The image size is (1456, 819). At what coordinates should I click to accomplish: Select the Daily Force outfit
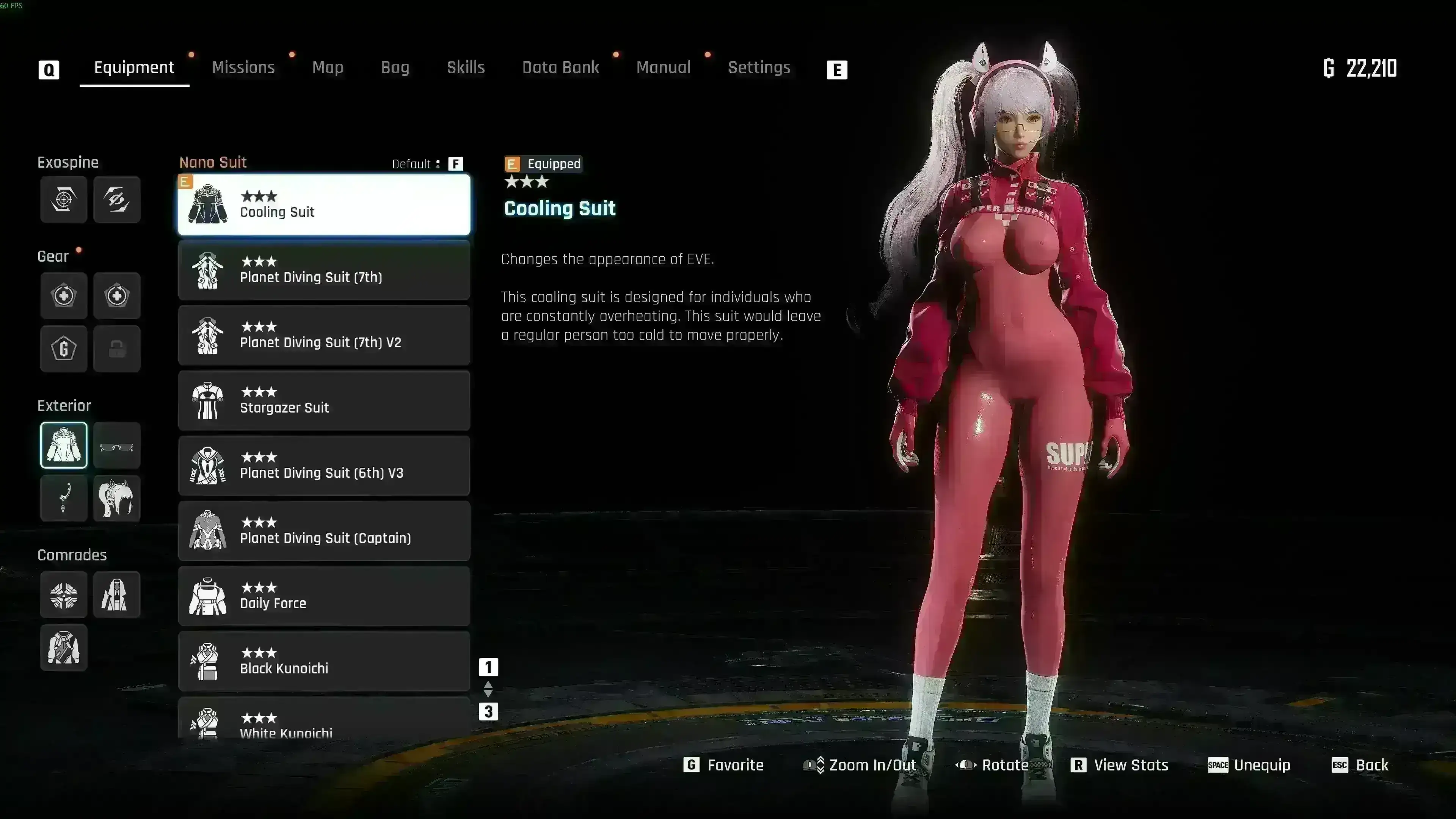[324, 596]
